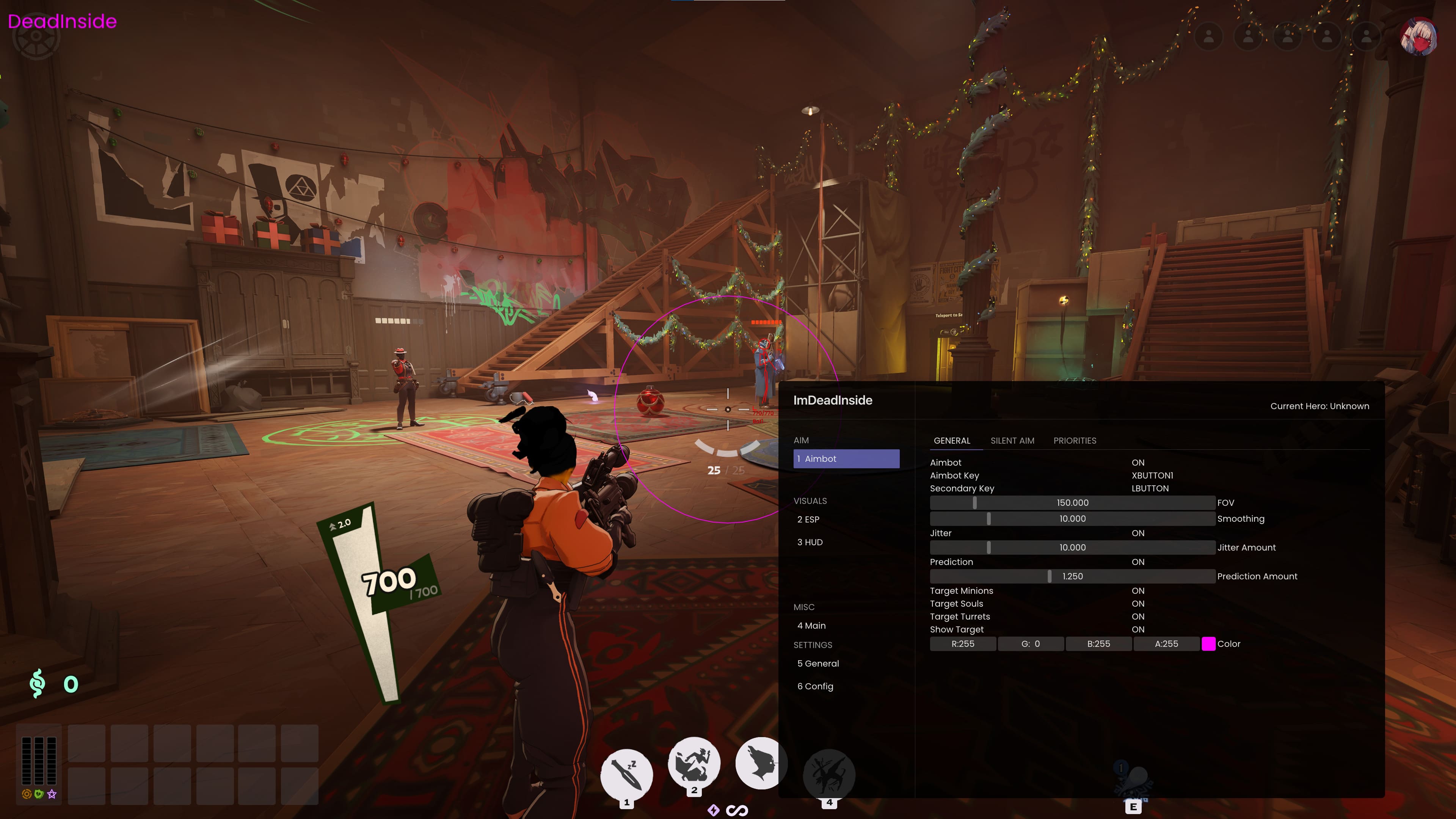Open the ESP visuals section
This screenshot has height=819, width=1456.
pyautogui.click(x=808, y=519)
